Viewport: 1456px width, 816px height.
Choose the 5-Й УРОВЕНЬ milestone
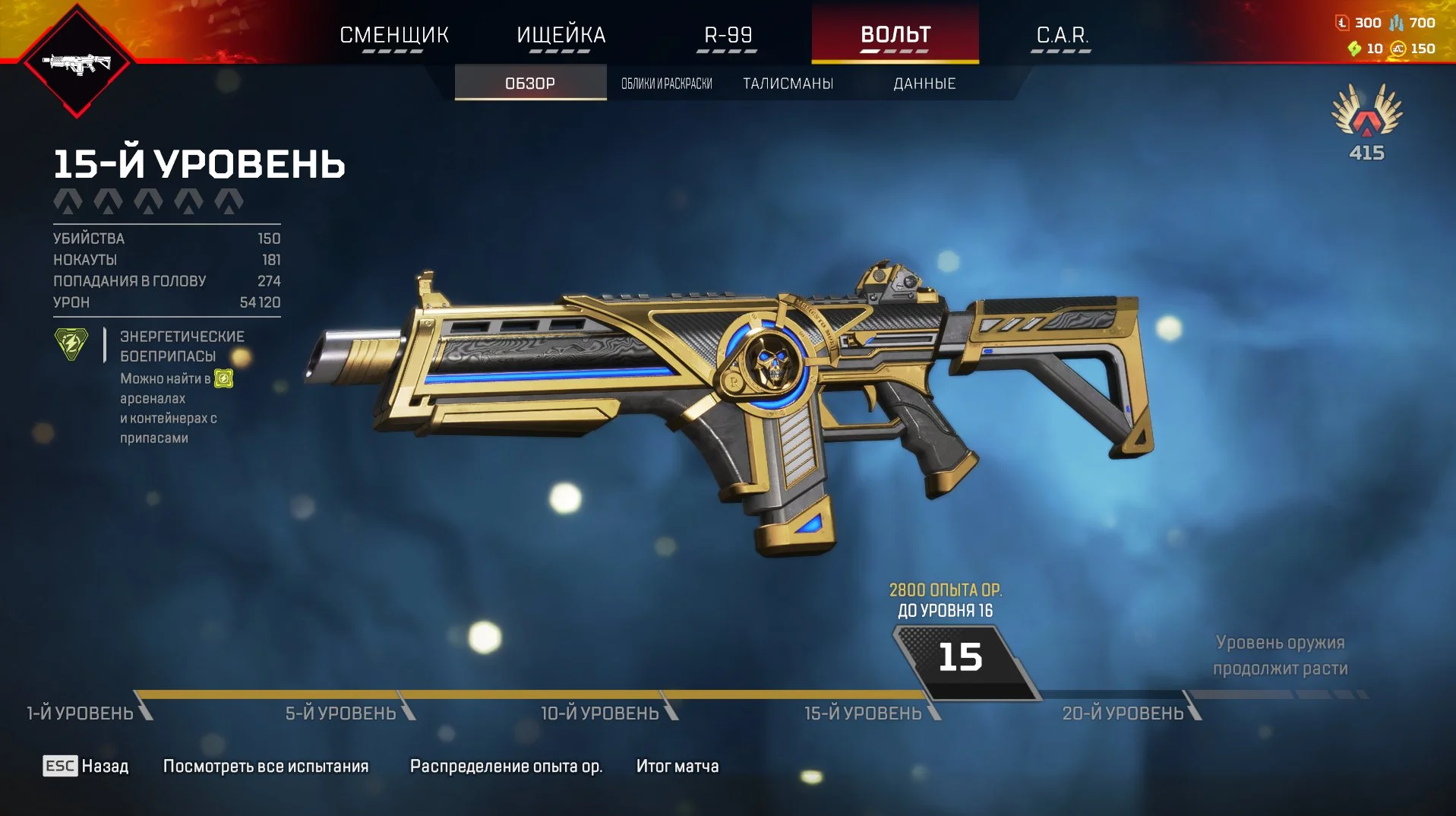[341, 713]
